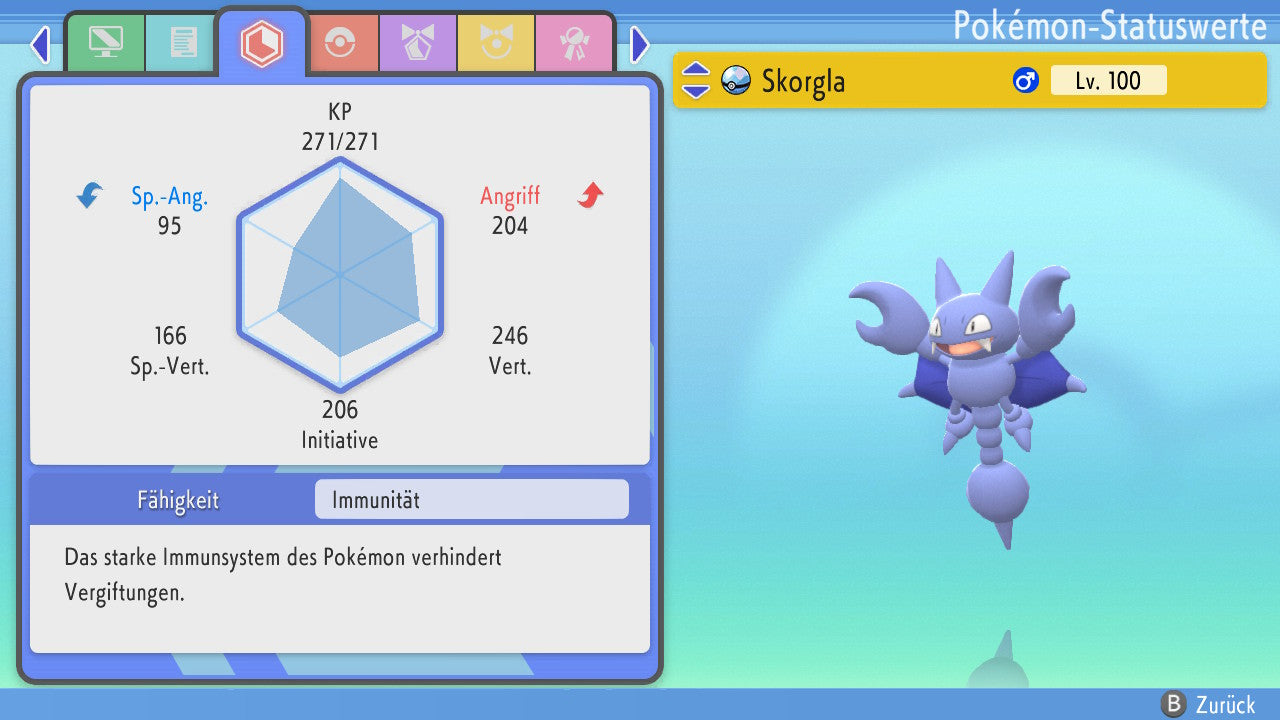1280x720 pixels.
Task: Change Pokémon with the Skorgla up-down arrows
Action: pos(695,80)
